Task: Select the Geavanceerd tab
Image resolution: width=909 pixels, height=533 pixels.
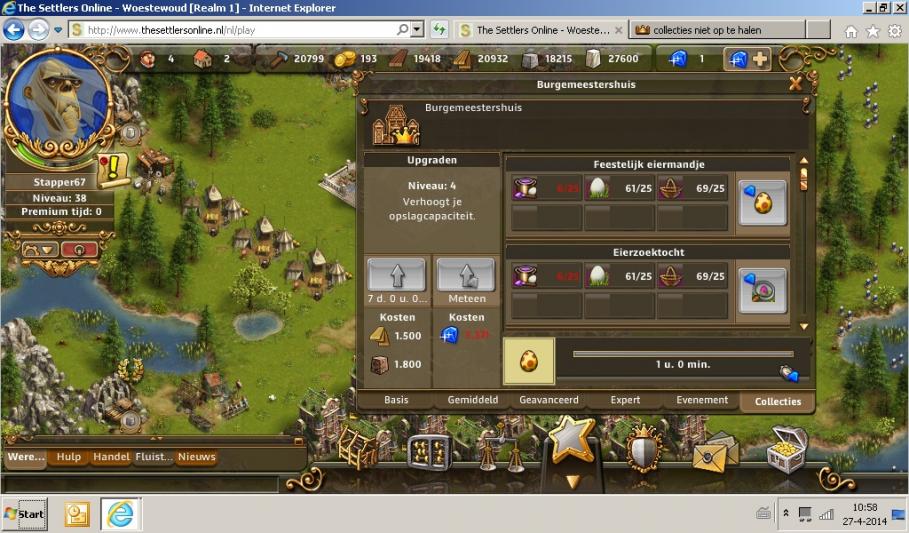Action: [549, 400]
